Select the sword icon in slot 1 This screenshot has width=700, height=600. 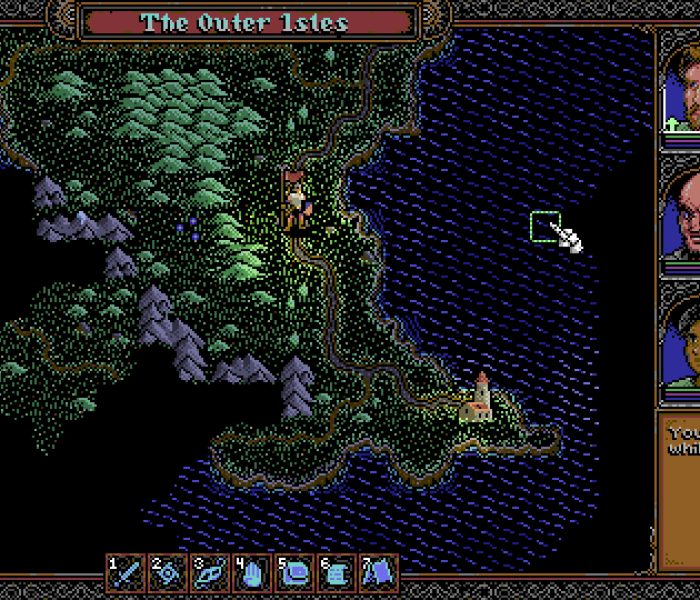click(x=126, y=572)
